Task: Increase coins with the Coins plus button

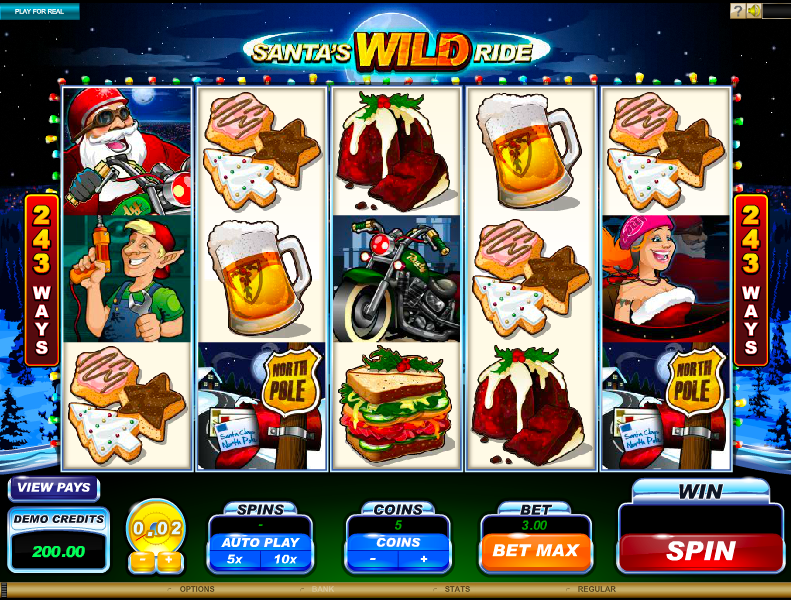Action: [423, 559]
